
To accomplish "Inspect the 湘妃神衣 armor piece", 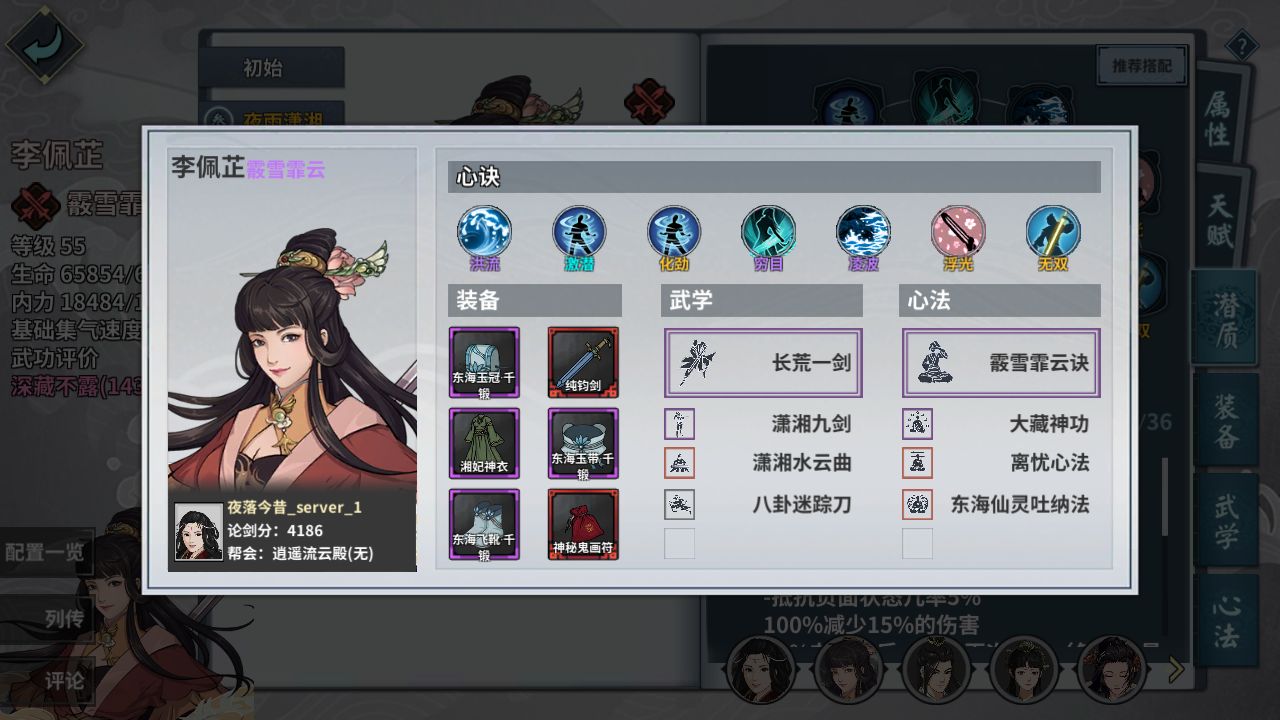I will click(484, 442).
